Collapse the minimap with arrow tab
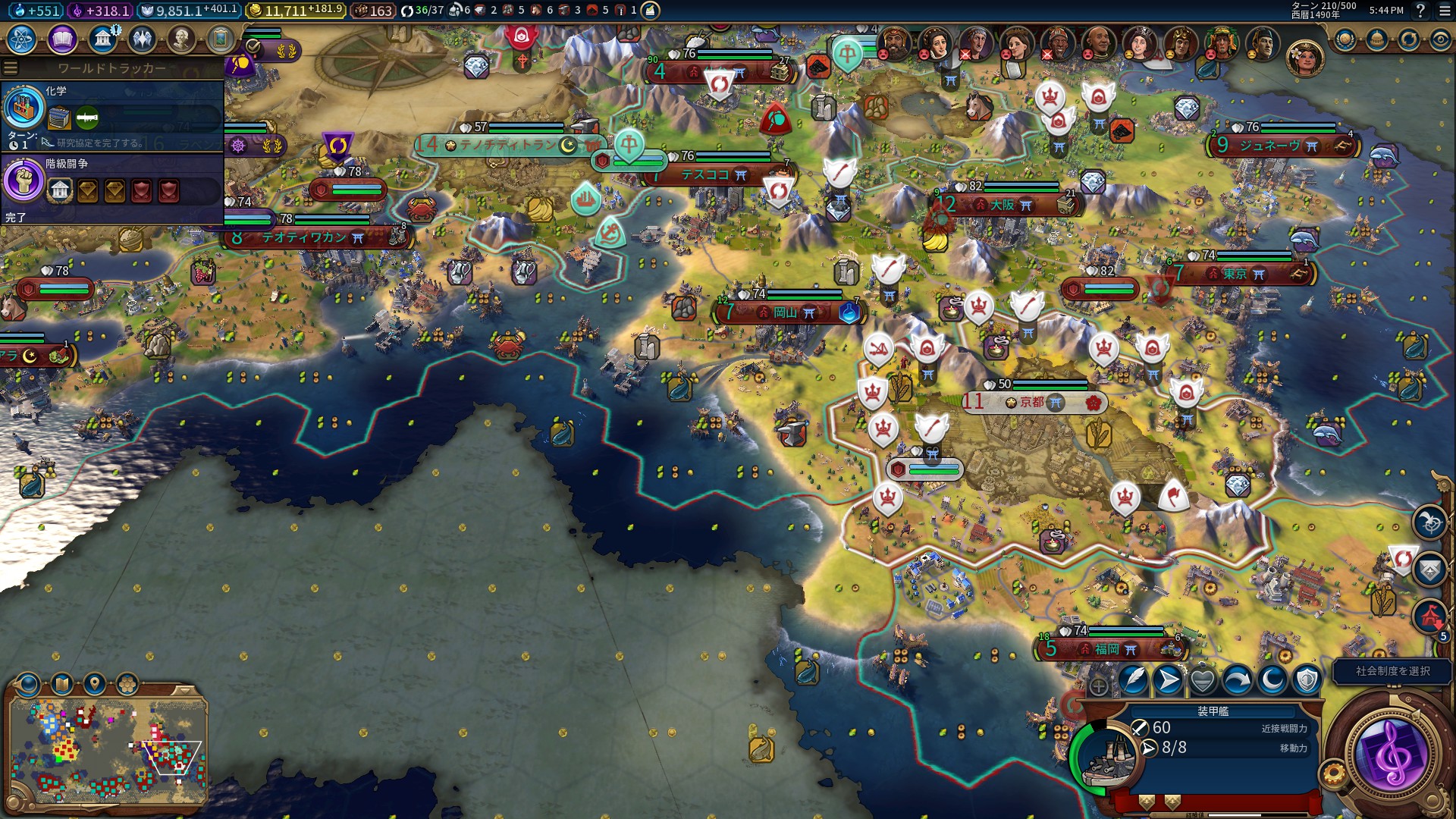 (184, 690)
